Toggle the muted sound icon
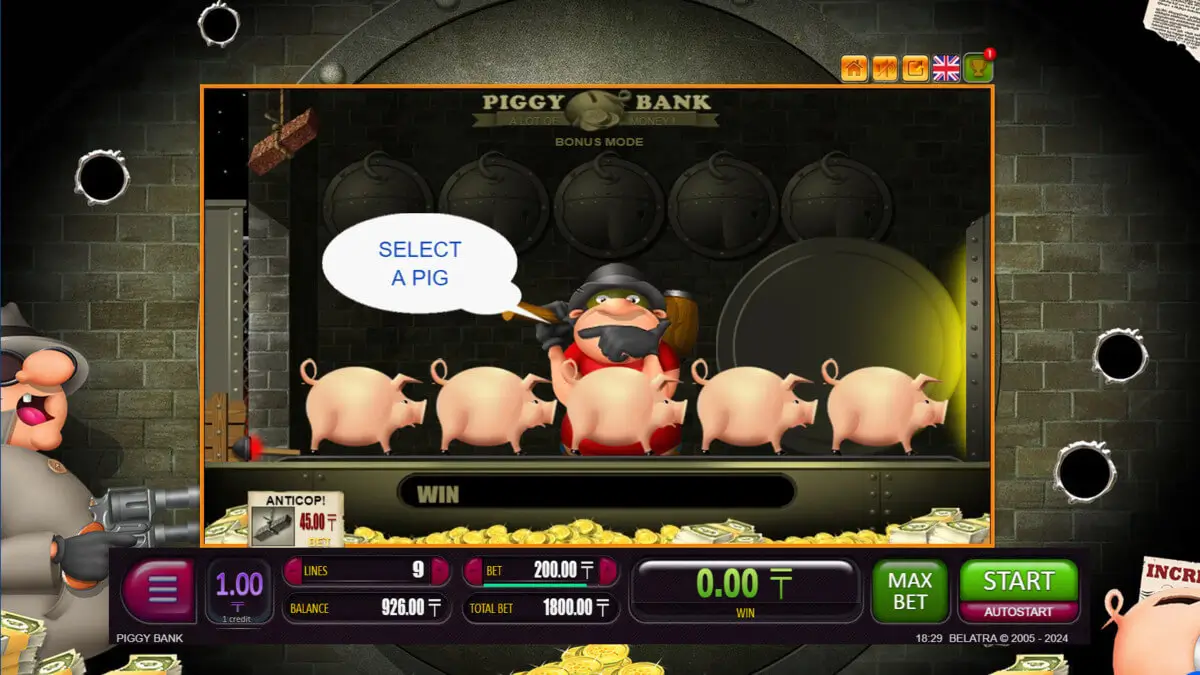Image resolution: width=1200 pixels, height=675 pixels. (884, 68)
